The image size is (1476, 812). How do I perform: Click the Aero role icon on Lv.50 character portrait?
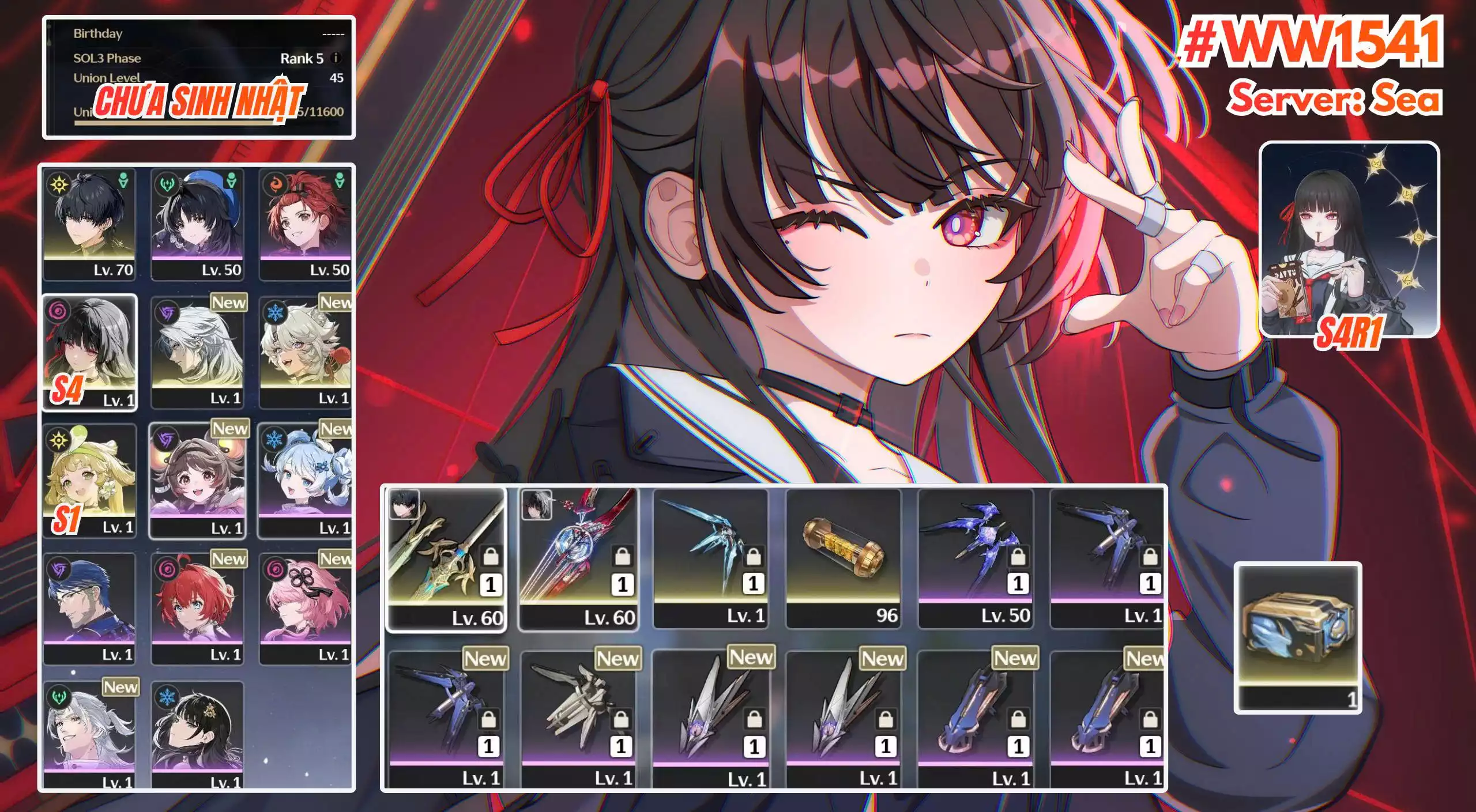point(230,181)
